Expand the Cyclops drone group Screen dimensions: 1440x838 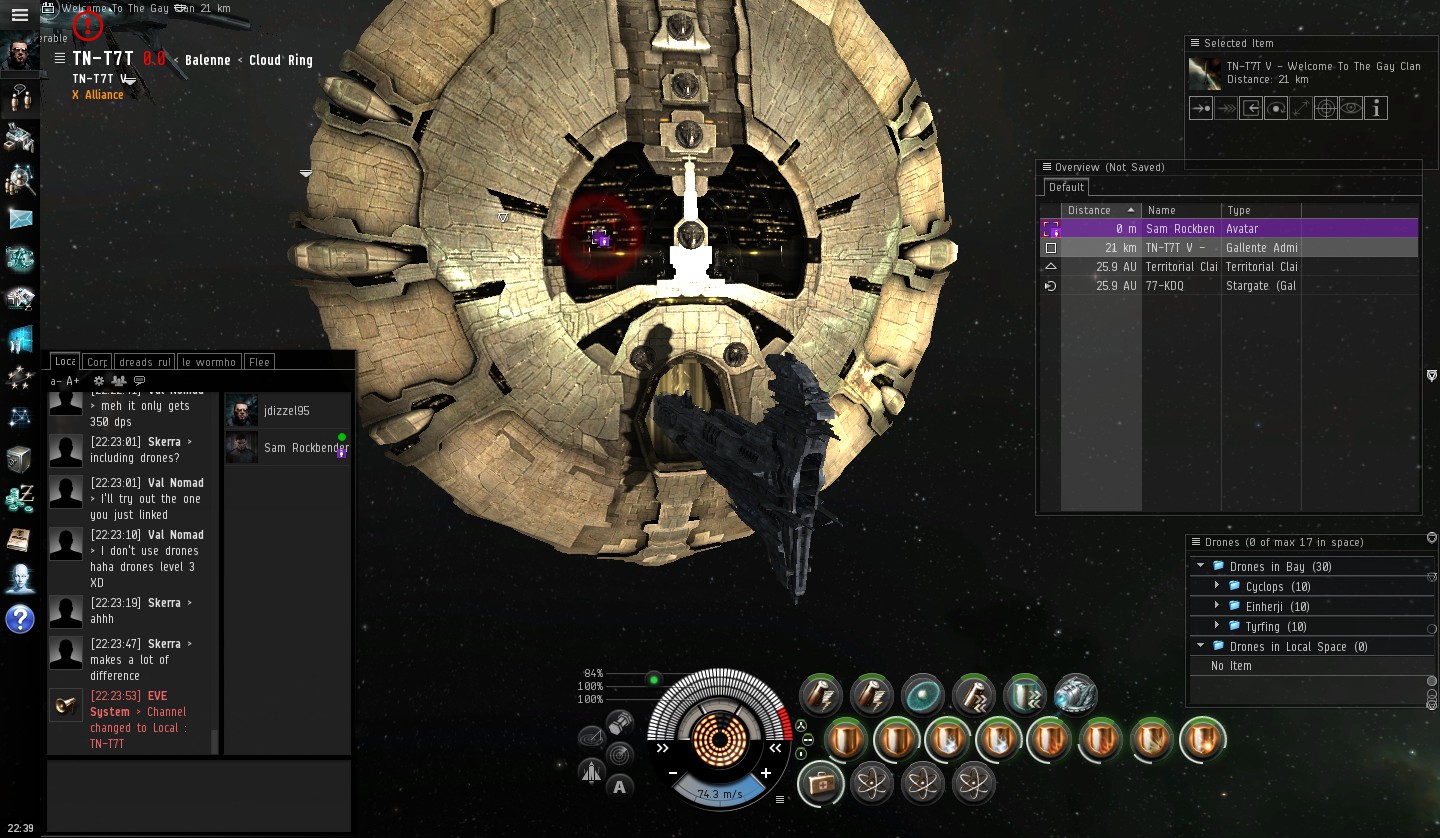[x=1217, y=586]
